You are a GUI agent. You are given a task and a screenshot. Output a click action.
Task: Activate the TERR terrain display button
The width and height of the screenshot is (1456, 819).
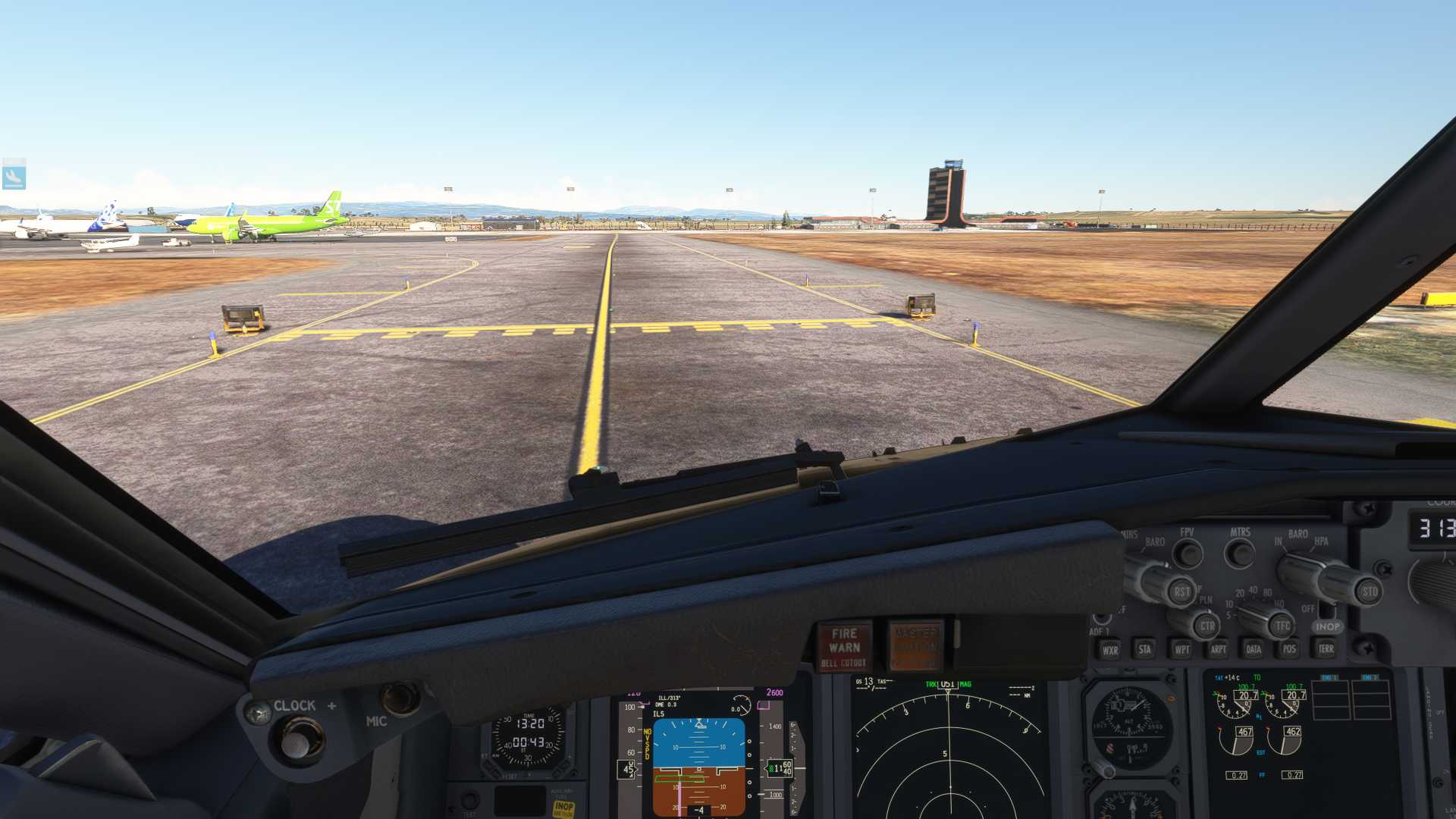pyautogui.click(x=1326, y=649)
